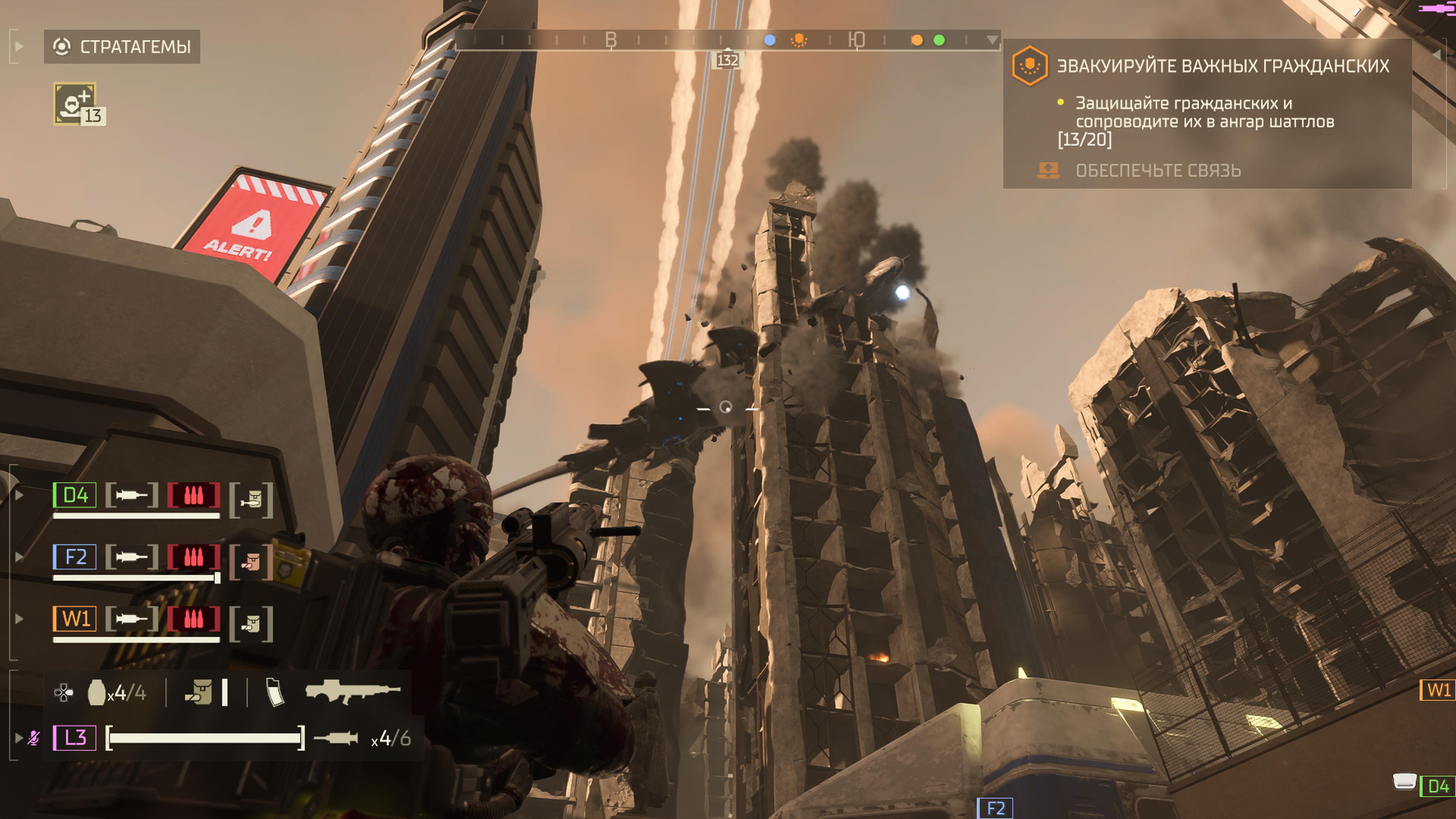The image size is (1456, 819).
Task: Open the Стратагемы stratagem panel
Action: point(122,46)
